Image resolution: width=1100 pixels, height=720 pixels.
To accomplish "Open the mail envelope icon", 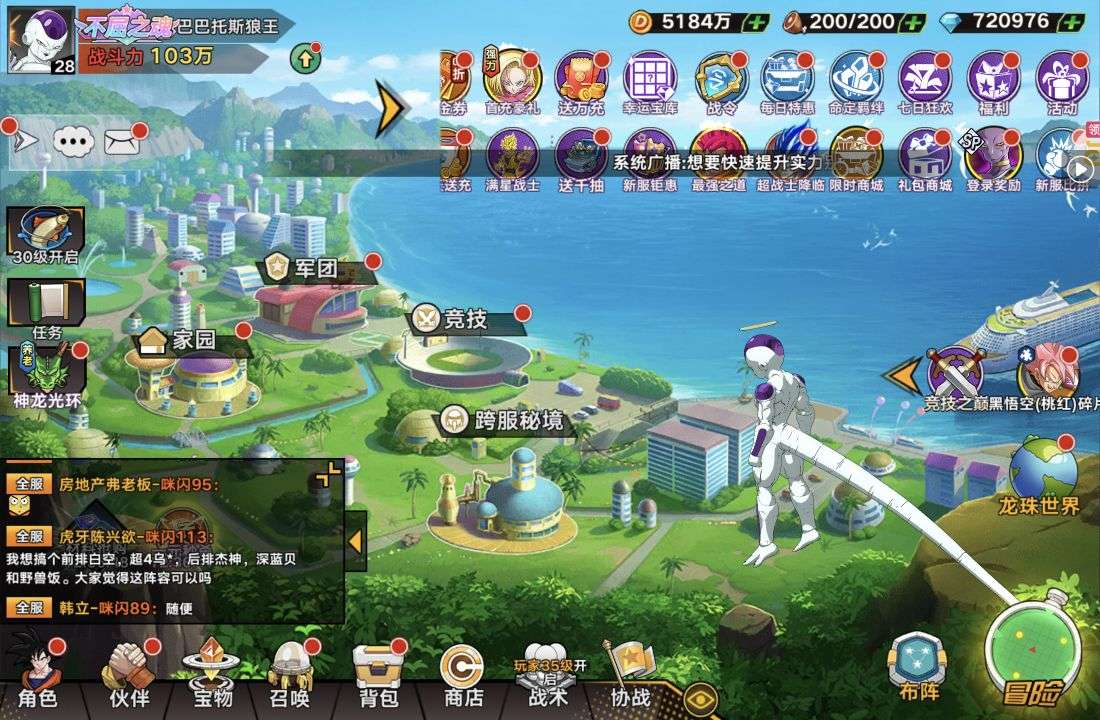I will pos(121,142).
